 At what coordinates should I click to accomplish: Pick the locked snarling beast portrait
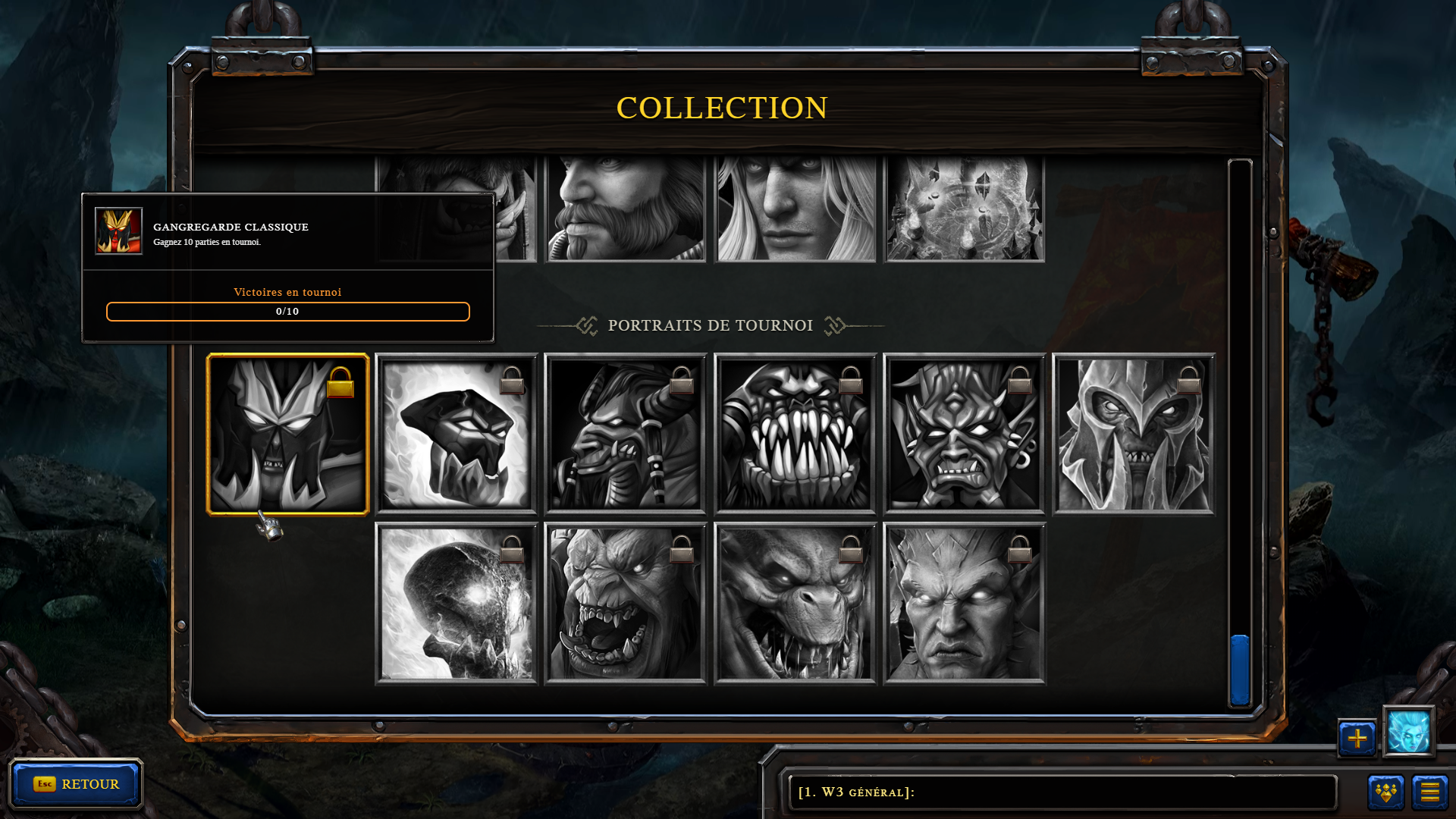tap(795, 604)
